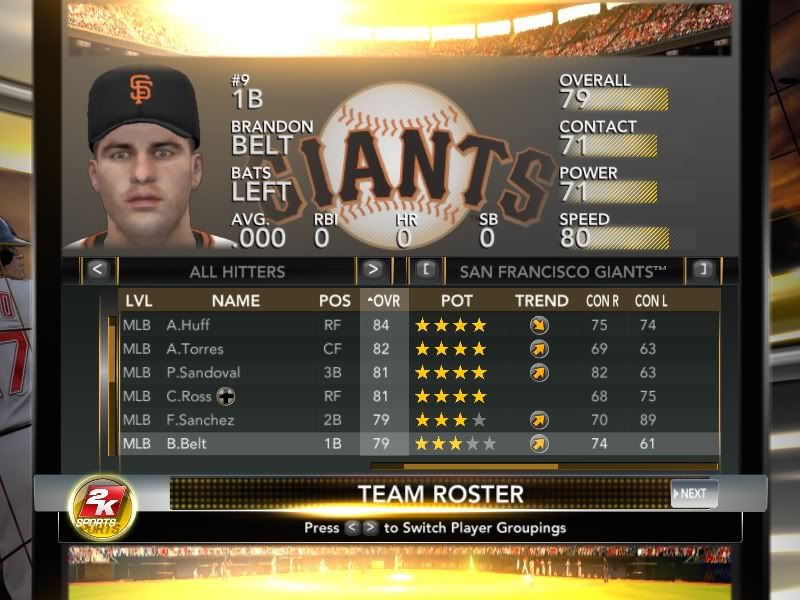The image size is (800, 600).
Task: Sort by the CON L column
Action: pyautogui.click(x=651, y=300)
